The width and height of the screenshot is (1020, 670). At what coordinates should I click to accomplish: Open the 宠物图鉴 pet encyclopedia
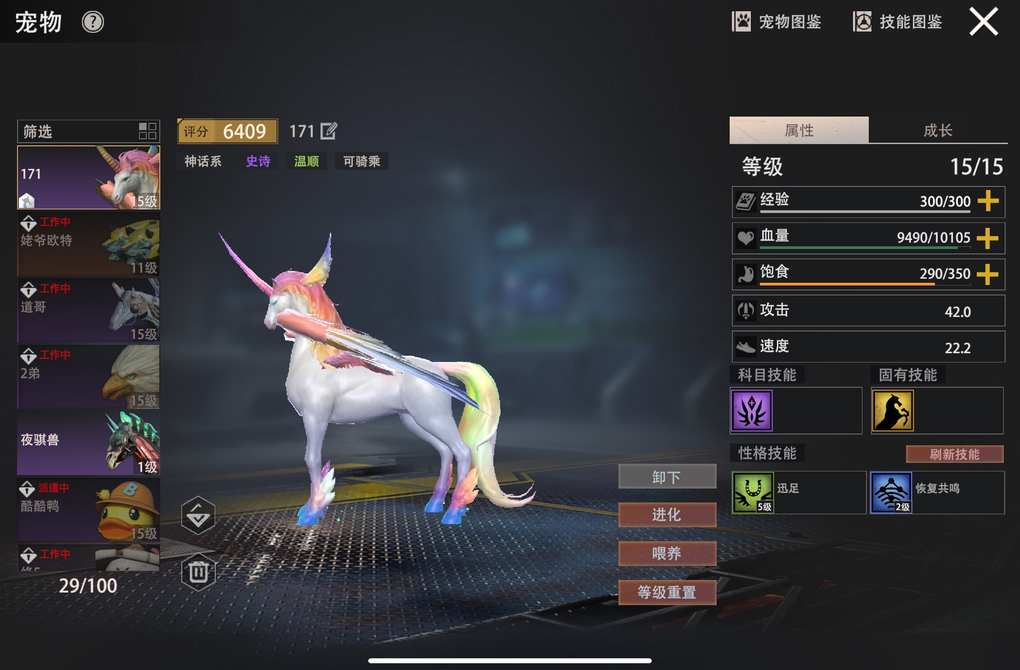point(777,21)
